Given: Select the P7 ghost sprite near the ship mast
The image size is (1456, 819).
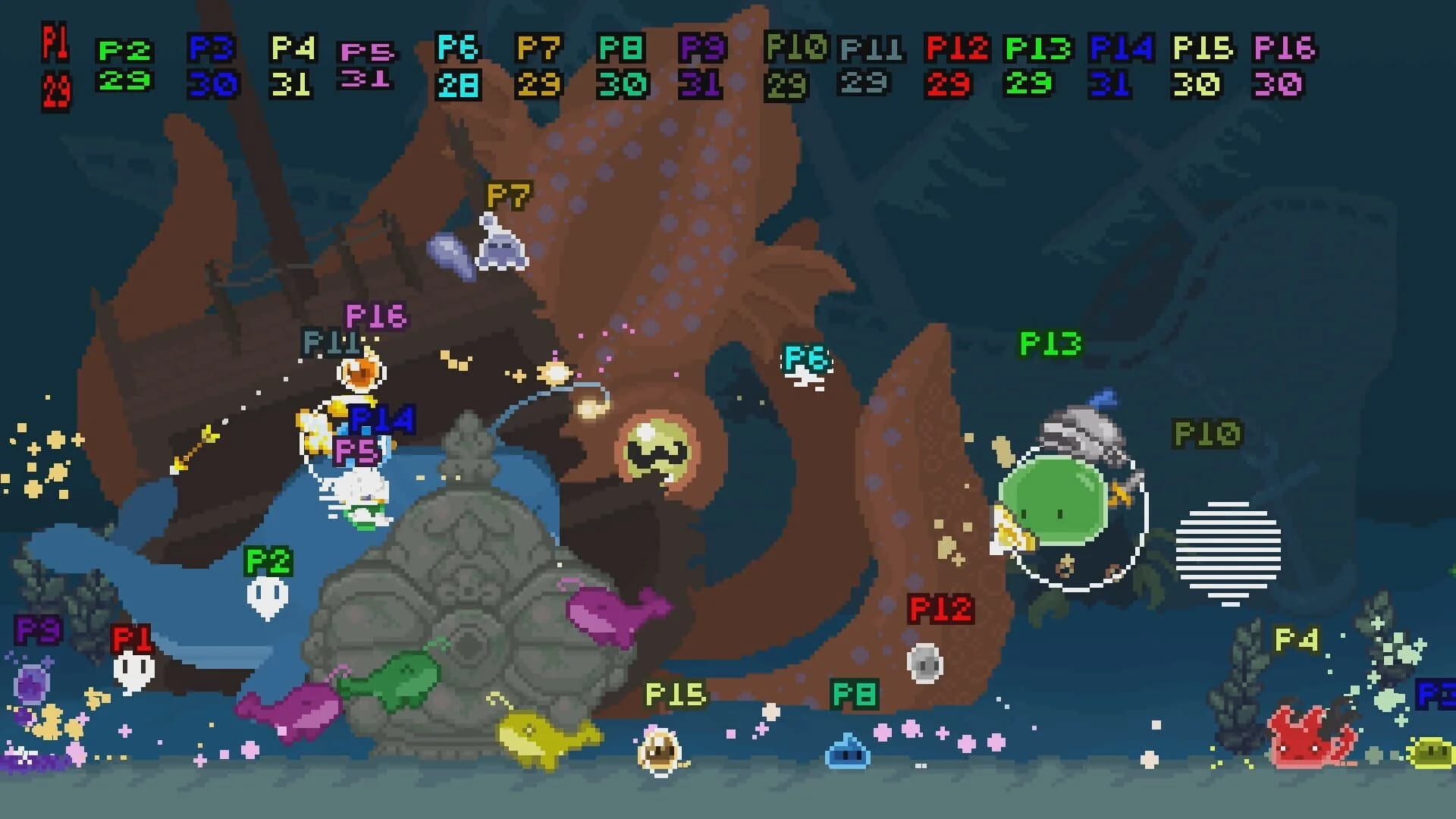Looking at the screenshot, I should (502, 246).
